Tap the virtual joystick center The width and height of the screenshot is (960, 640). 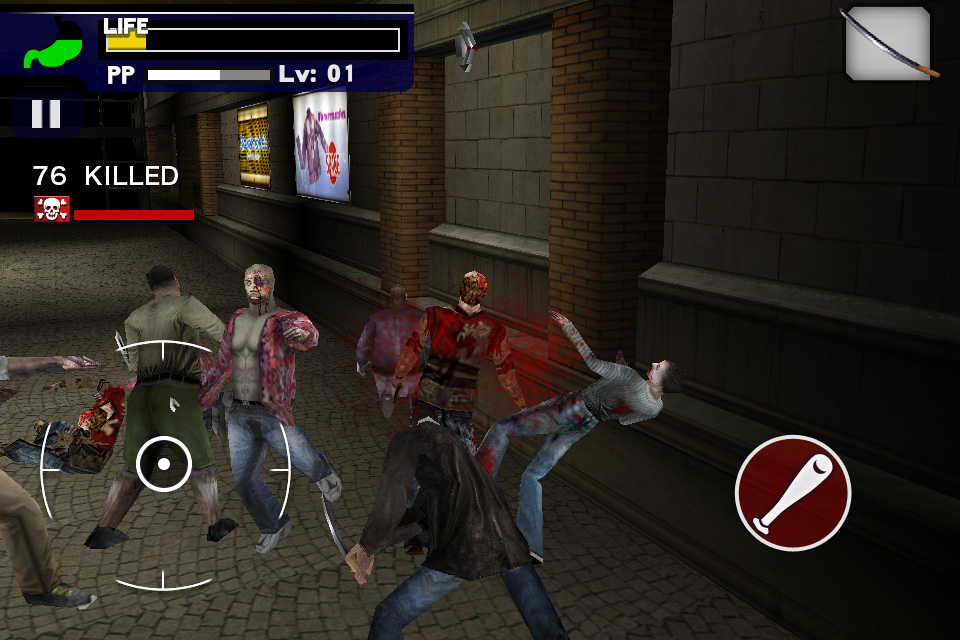[164, 463]
